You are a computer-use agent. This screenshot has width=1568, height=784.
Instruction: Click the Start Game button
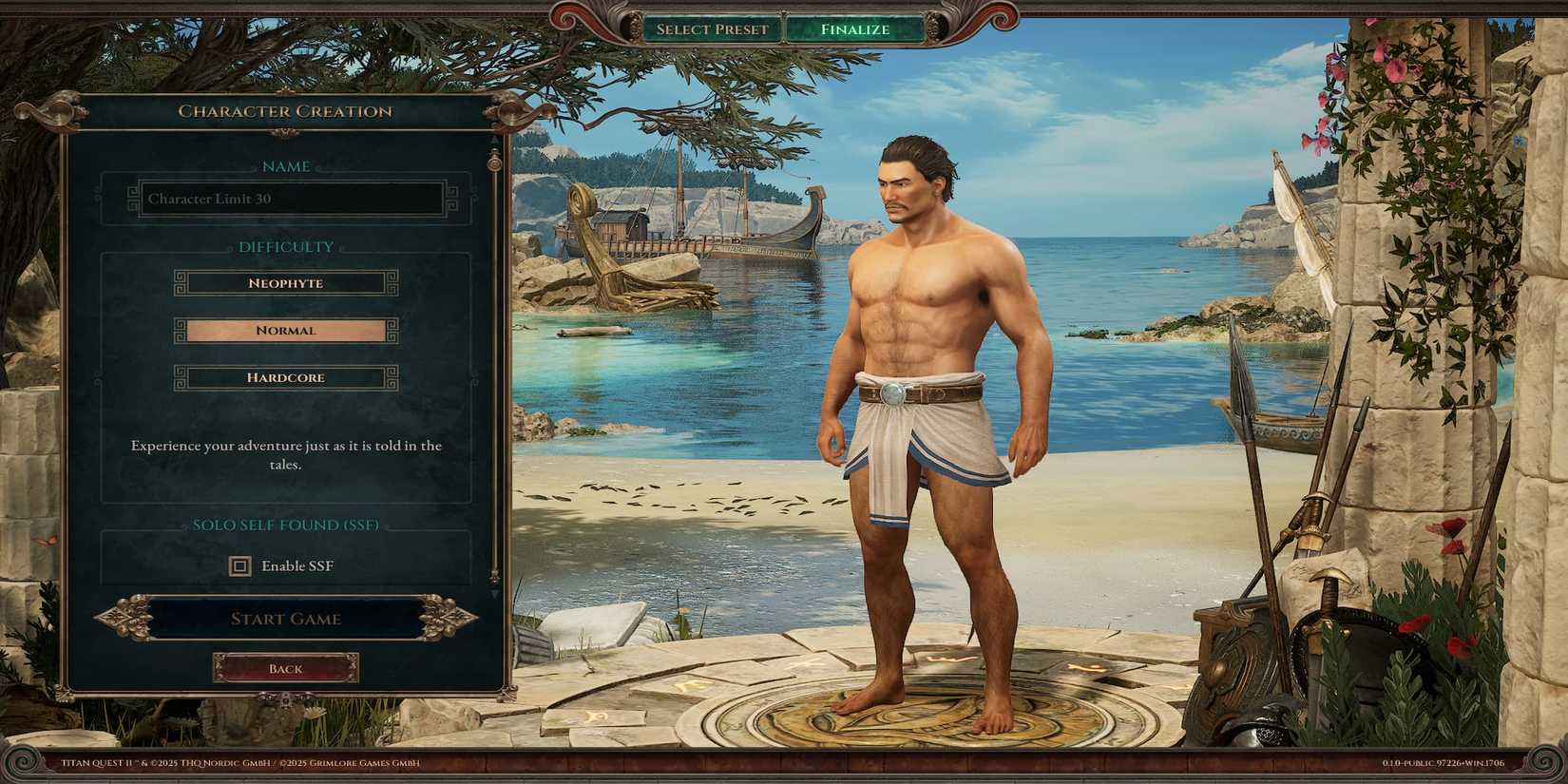click(x=285, y=619)
